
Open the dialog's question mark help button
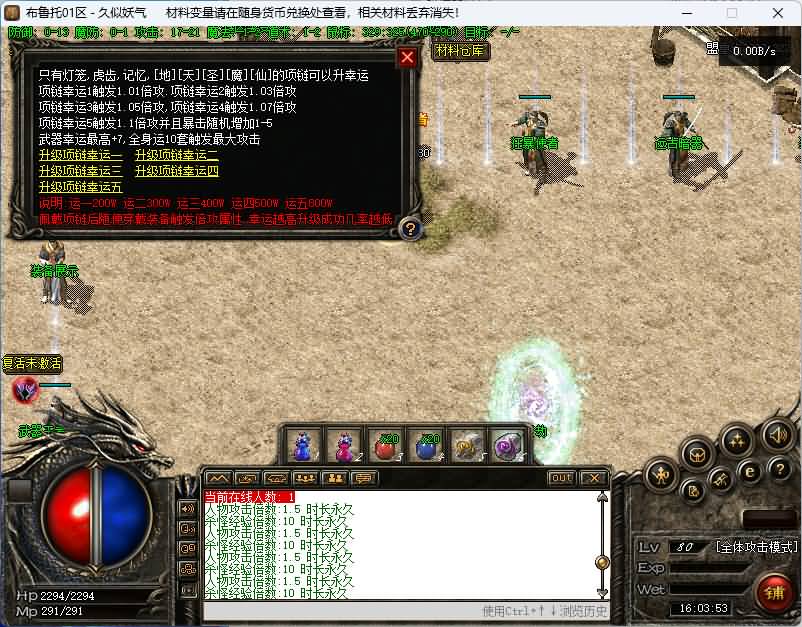tap(409, 229)
